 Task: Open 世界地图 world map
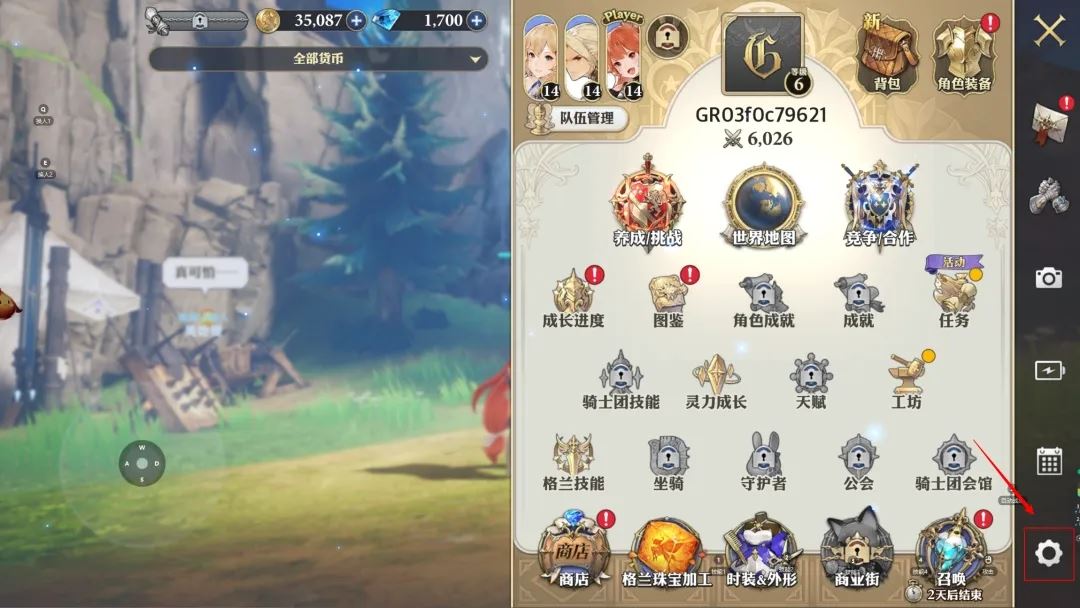(x=763, y=207)
